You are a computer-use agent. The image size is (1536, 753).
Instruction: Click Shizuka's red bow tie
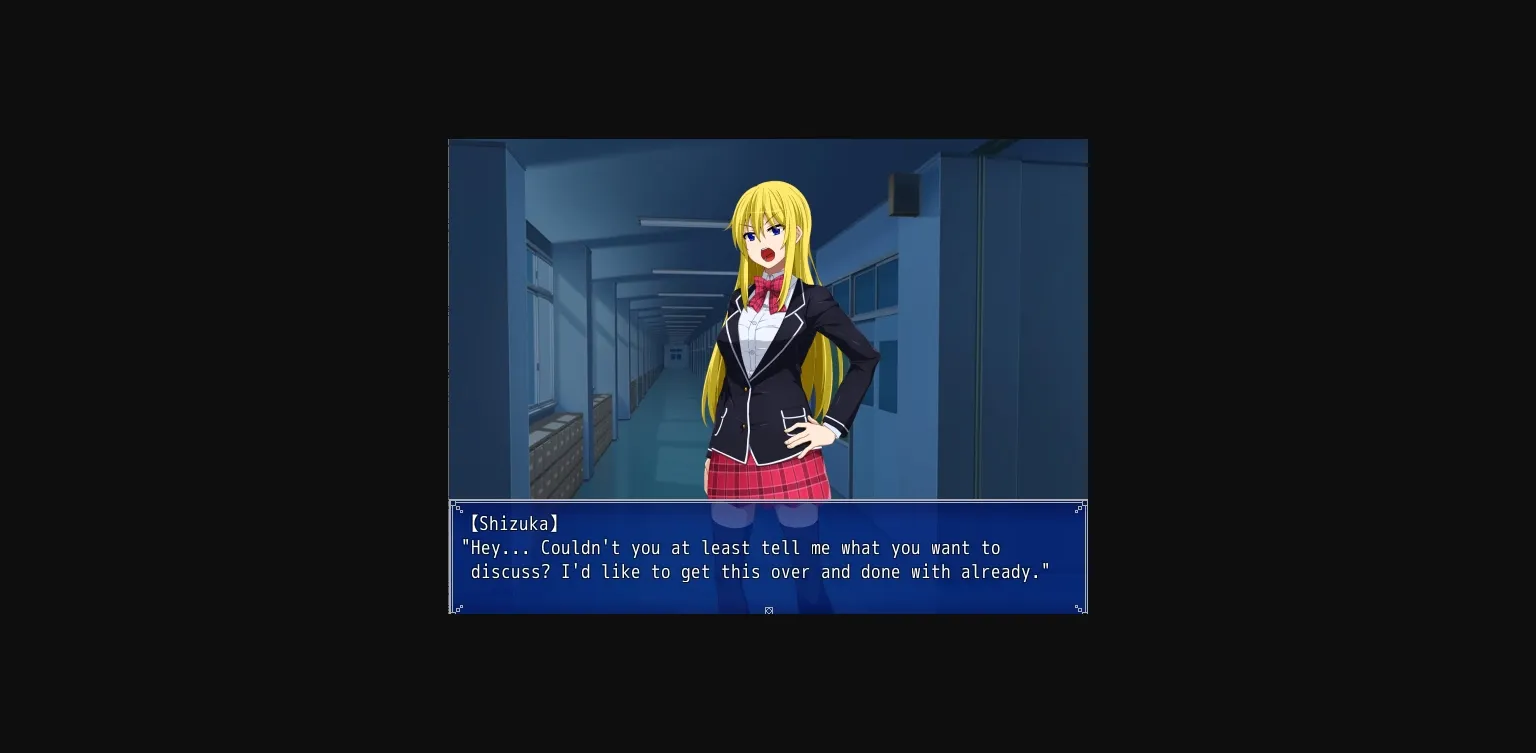coord(763,290)
